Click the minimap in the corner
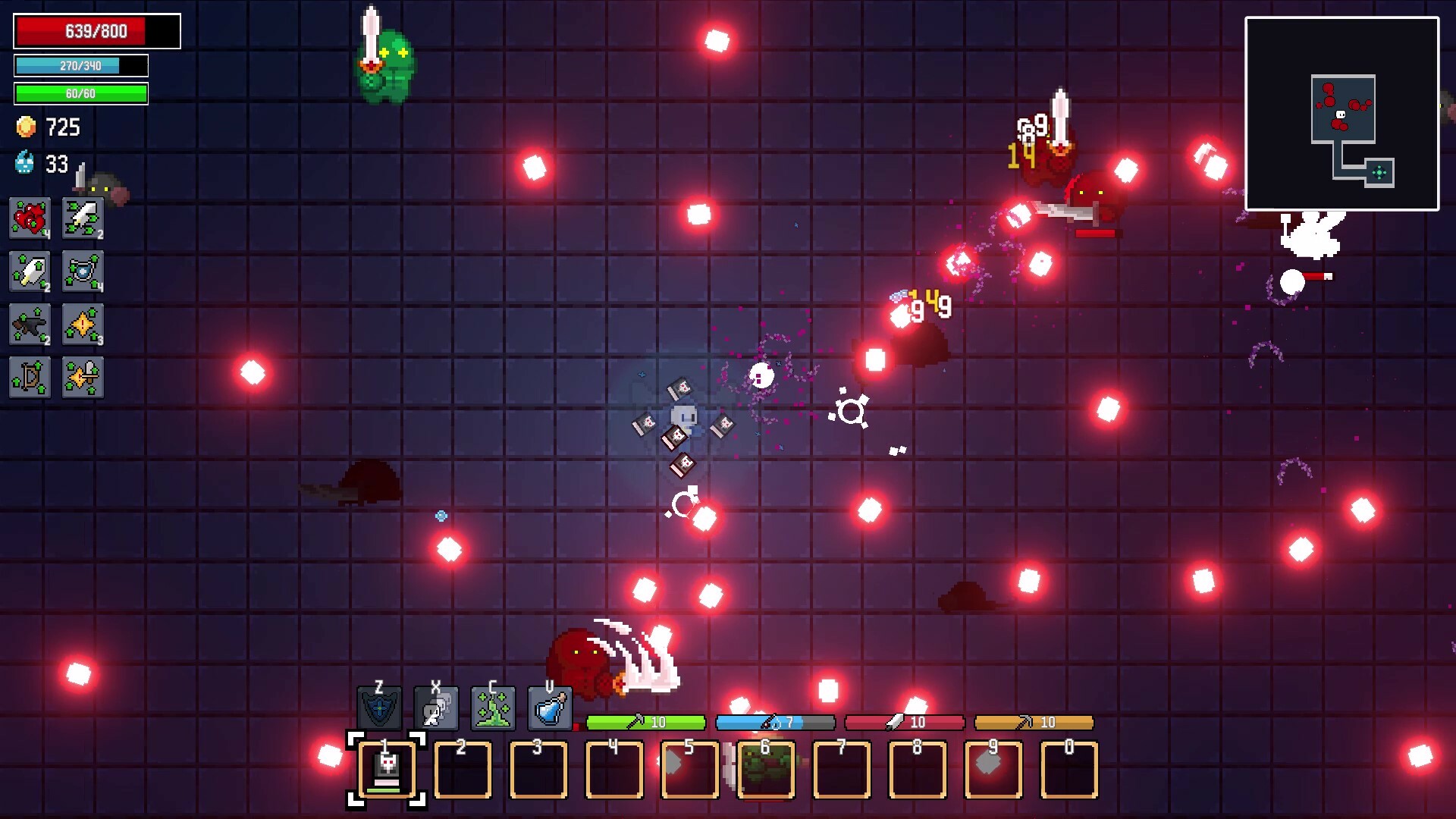1456x819 pixels. pyautogui.click(x=1343, y=114)
